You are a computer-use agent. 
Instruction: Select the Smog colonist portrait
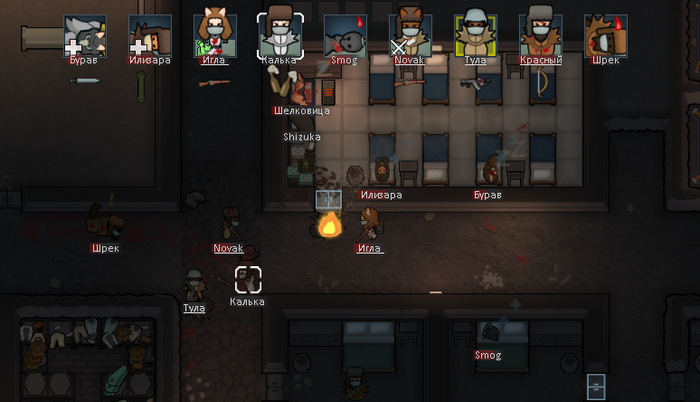345,35
